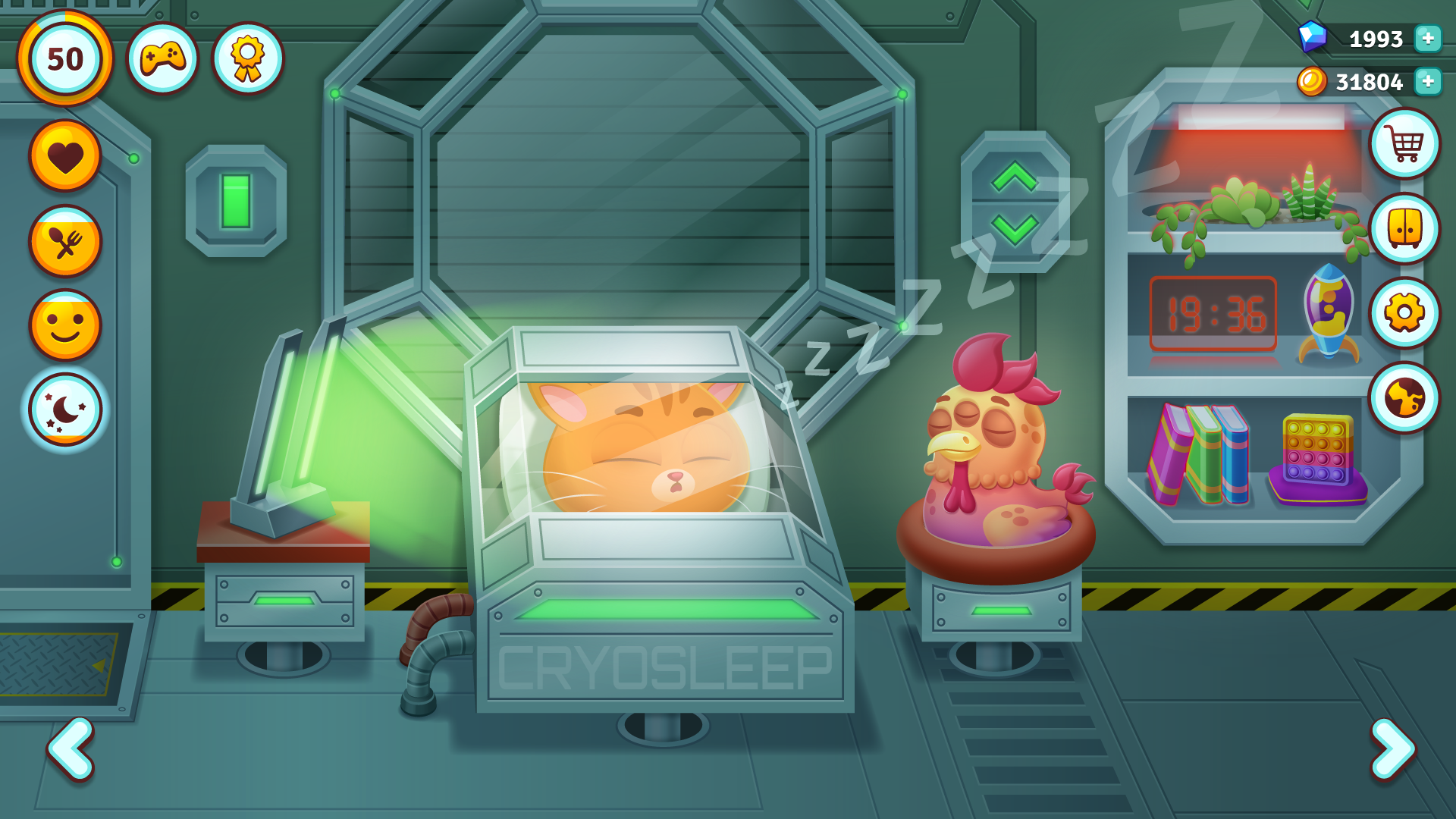Open the shop via the cart icon
Image resolution: width=1456 pixels, height=819 pixels.
point(1404,144)
